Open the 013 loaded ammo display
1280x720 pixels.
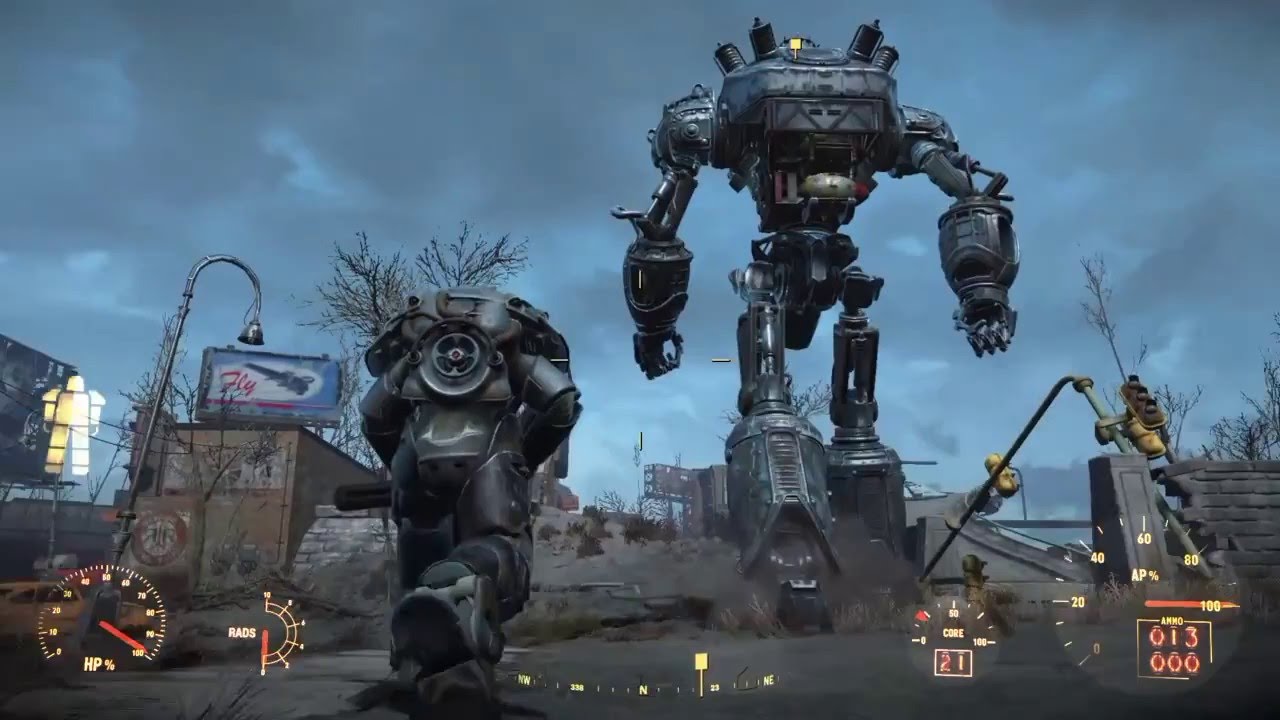coord(1172,634)
